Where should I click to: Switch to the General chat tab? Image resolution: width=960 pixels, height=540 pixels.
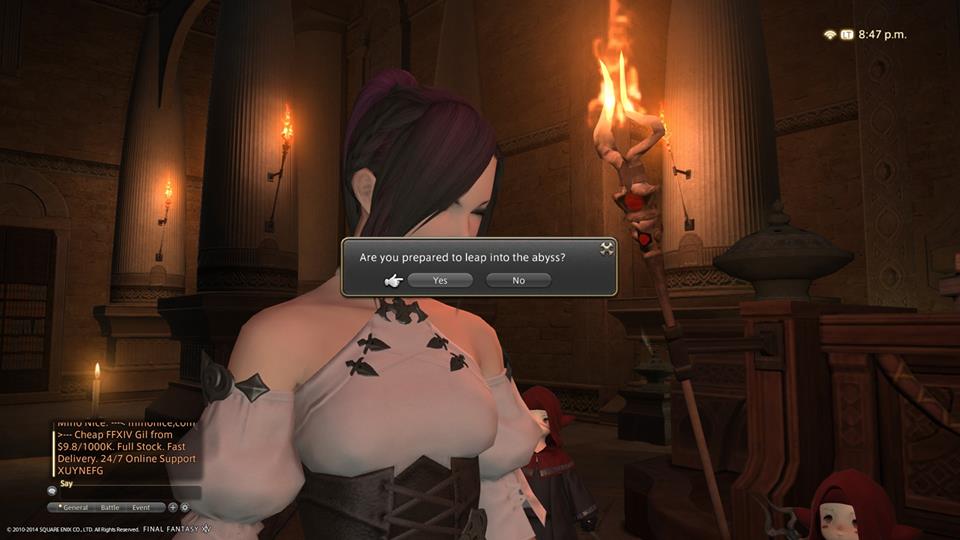click(x=76, y=507)
